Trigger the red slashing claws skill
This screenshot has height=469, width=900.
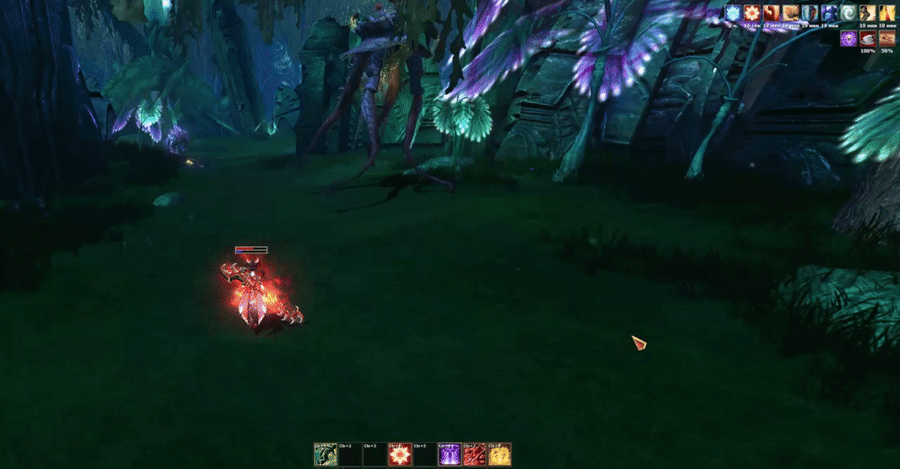click(x=475, y=454)
